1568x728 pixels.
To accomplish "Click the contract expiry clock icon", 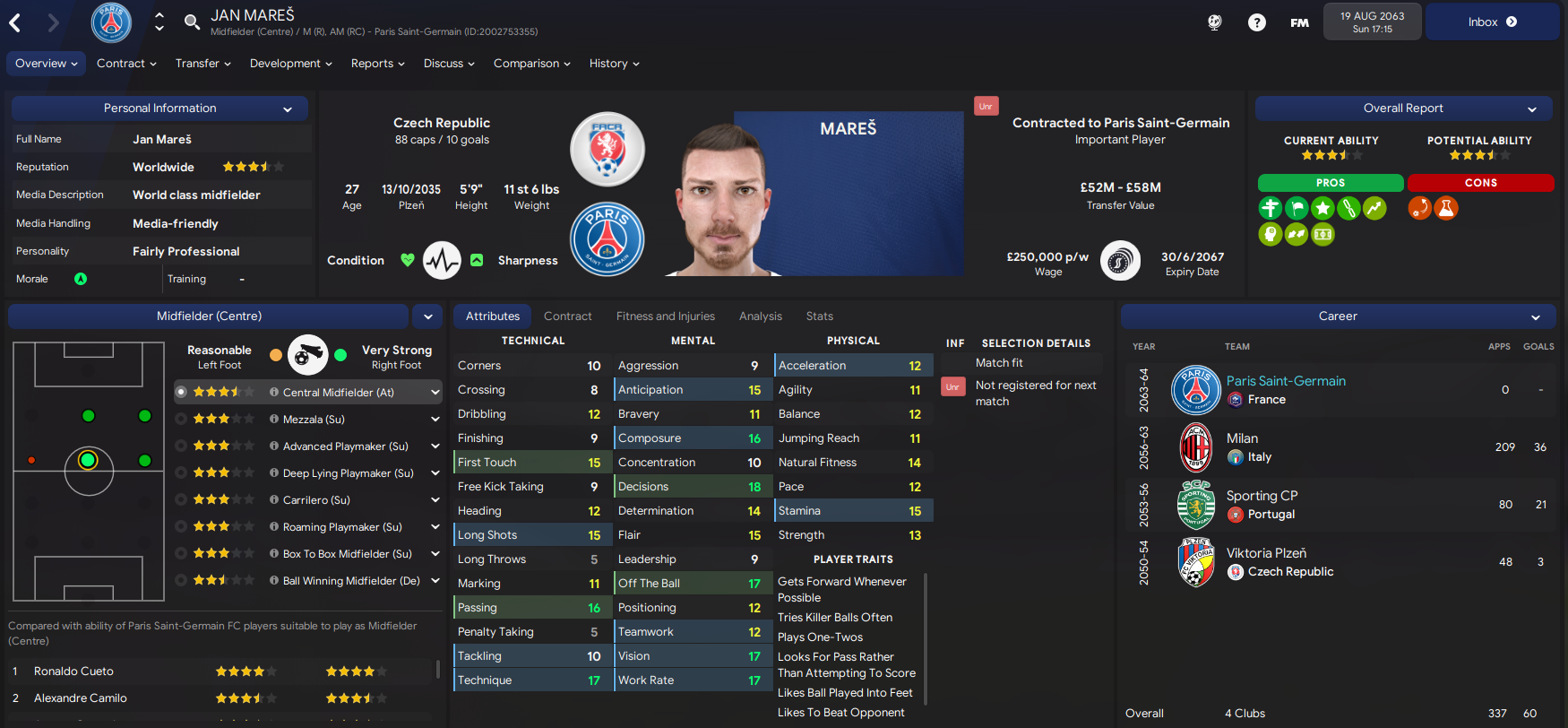I will click(x=1121, y=260).
